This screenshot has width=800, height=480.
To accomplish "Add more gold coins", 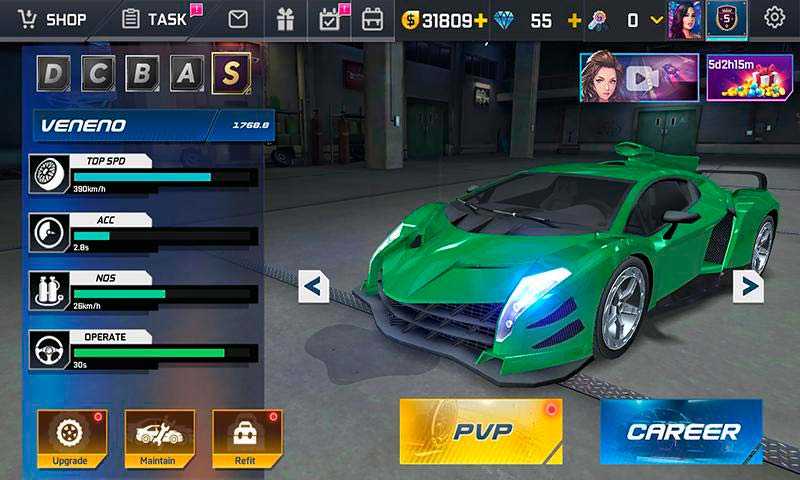I will 481,20.
